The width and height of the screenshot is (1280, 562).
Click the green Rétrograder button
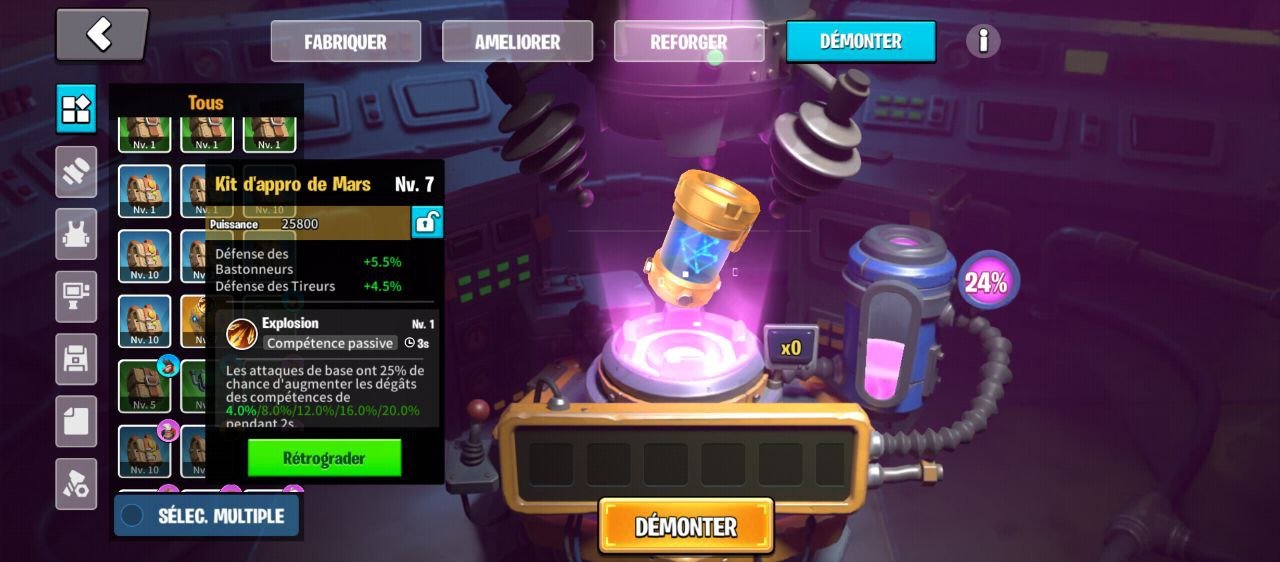pos(324,458)
